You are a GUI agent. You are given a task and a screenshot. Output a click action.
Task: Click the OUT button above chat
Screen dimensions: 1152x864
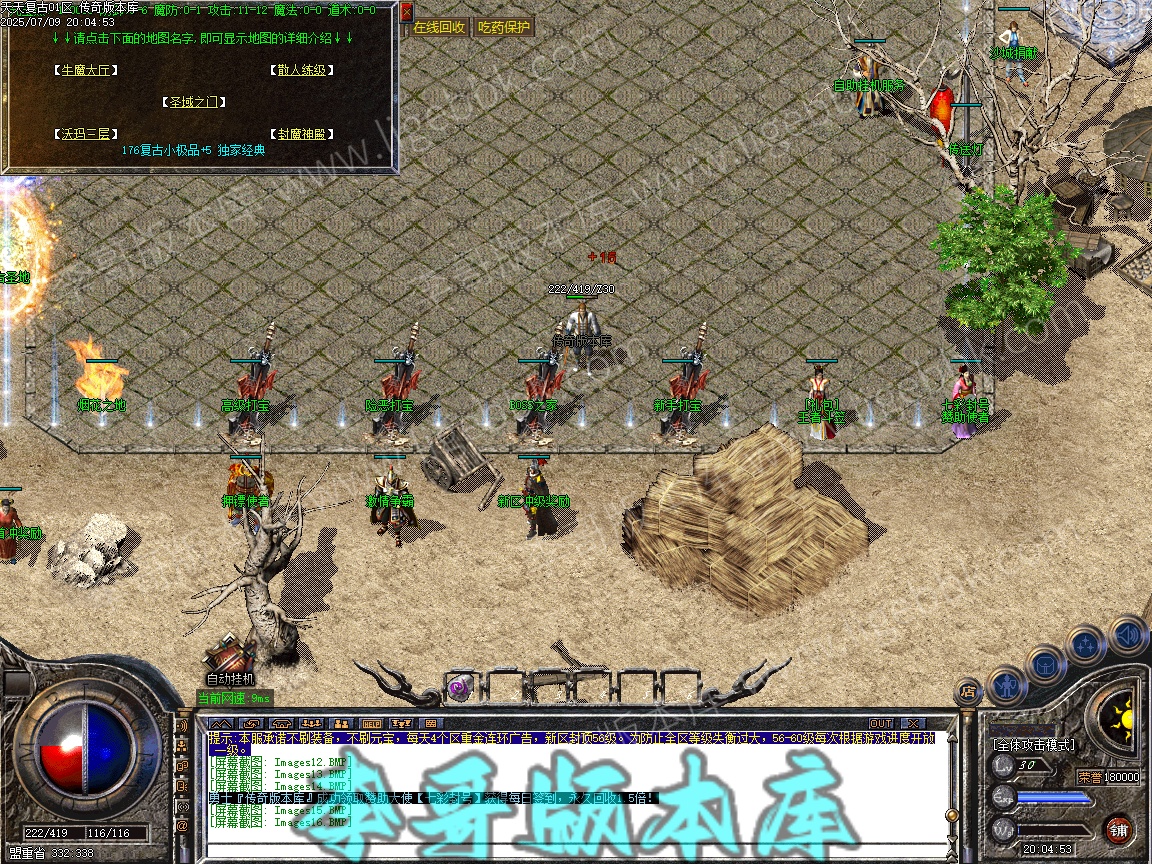[880, 723]
